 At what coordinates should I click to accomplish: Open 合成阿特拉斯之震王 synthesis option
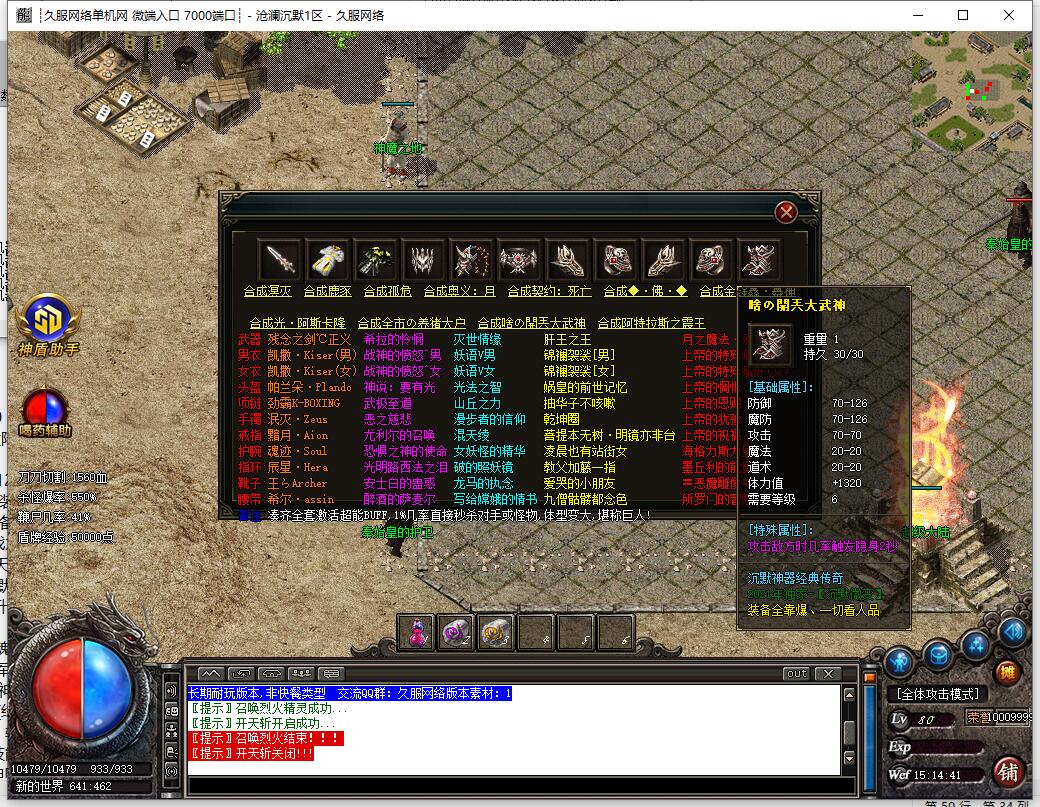pyautogui.click(x=651, y=323)
